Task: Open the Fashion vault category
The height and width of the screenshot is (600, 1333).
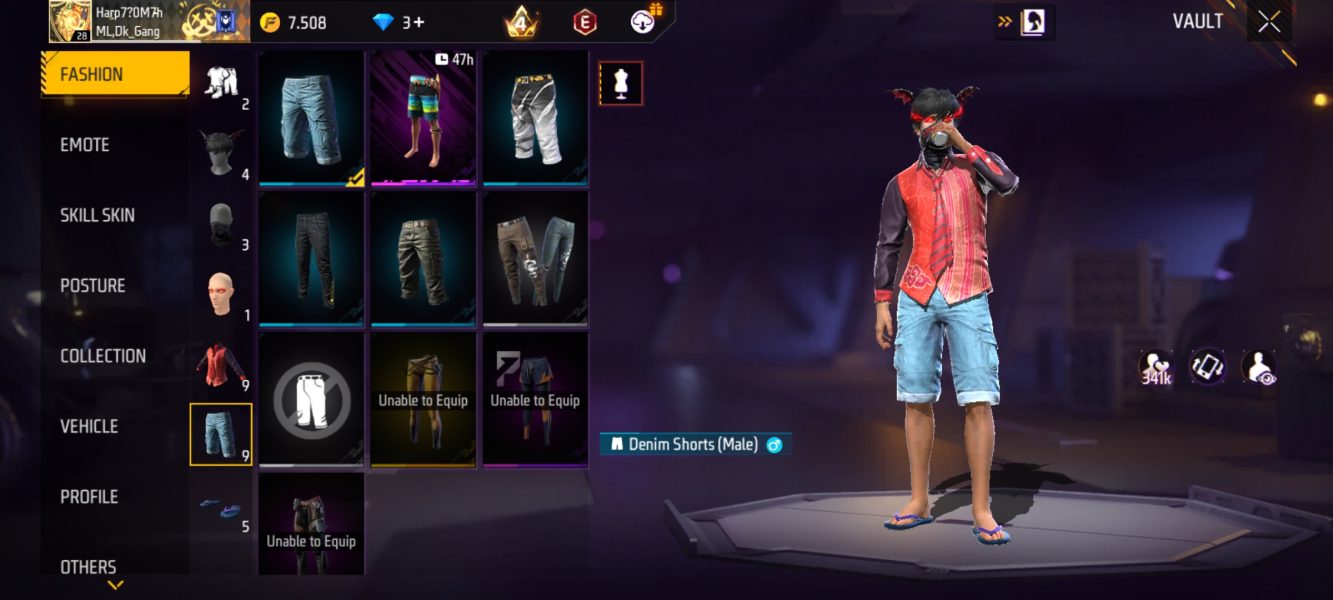Action: (114, 74)
